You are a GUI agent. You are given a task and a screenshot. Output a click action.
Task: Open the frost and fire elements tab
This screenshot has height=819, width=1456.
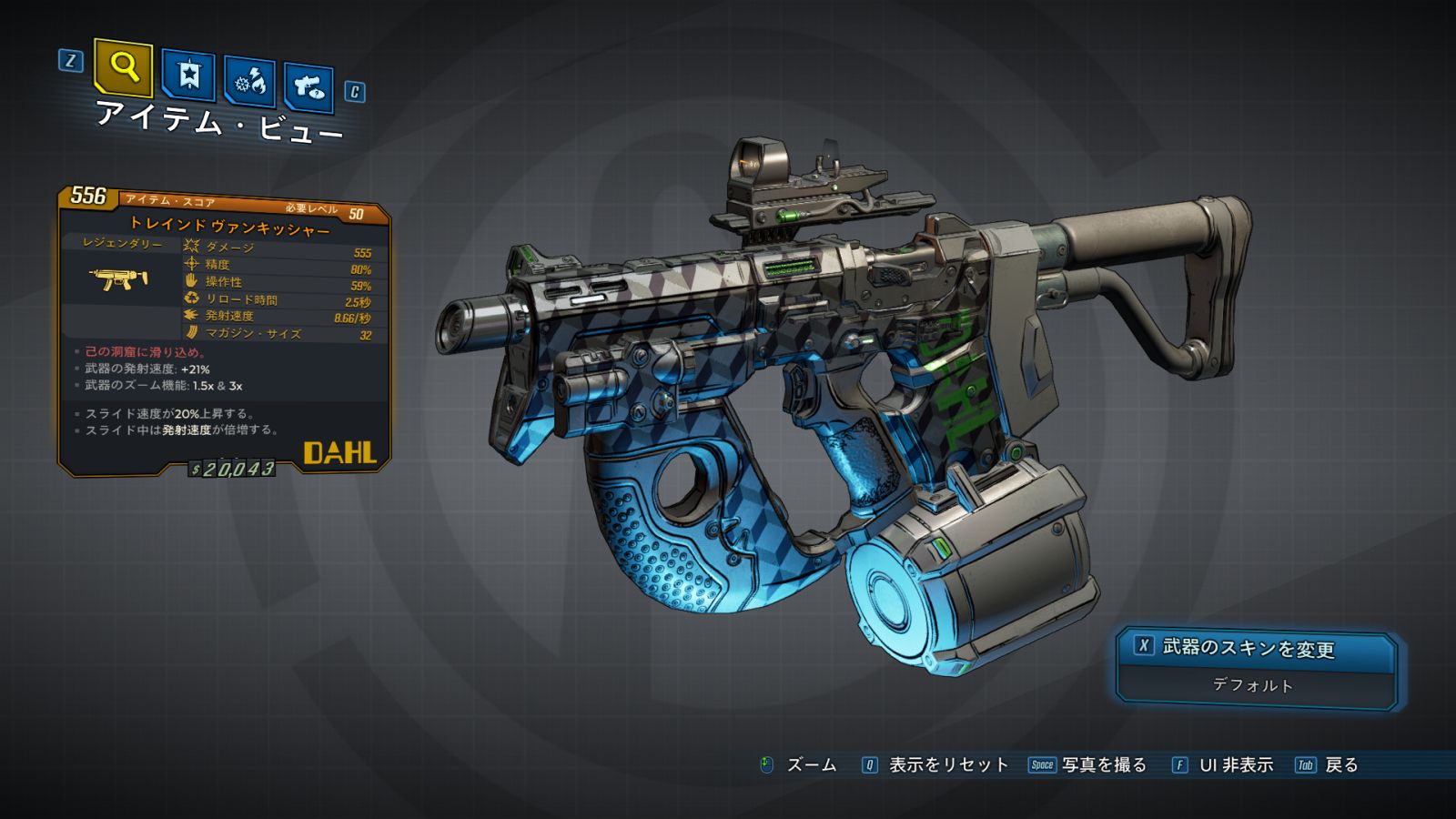click(x=249, y=83)
